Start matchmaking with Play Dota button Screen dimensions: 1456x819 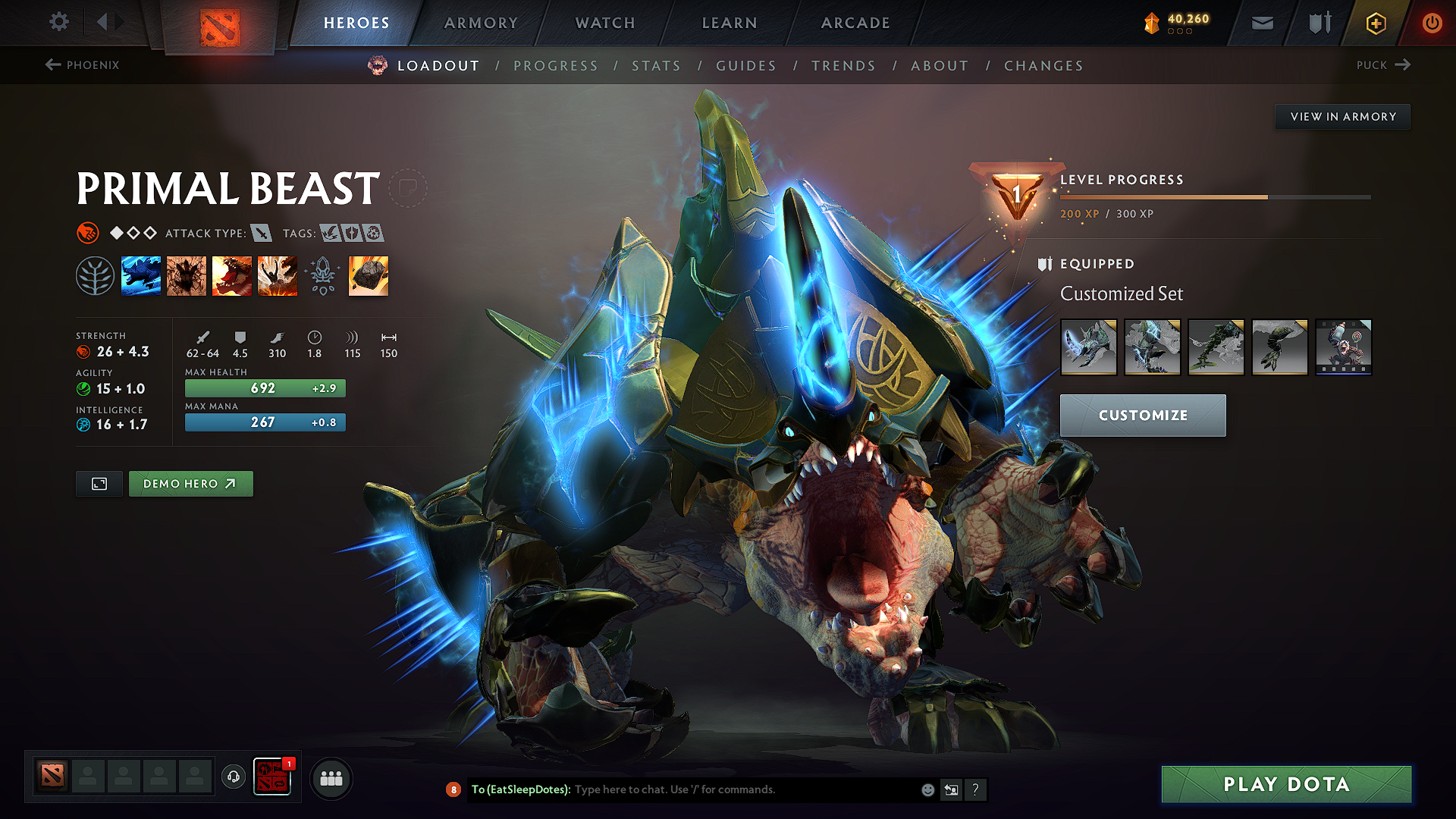click(1286, 784)
